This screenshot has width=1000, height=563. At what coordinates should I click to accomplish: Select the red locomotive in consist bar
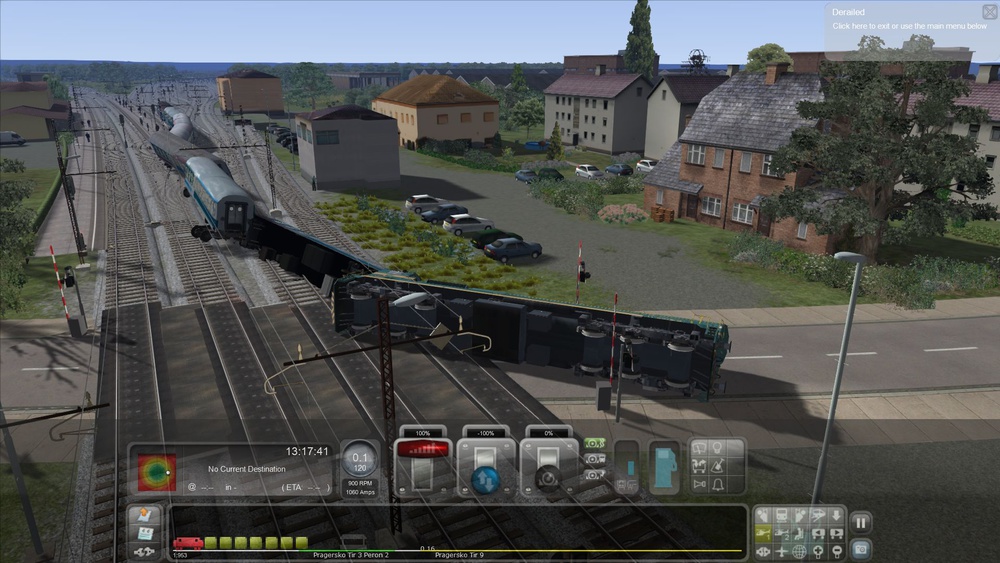pyautogui.click(x=187, y=543)
